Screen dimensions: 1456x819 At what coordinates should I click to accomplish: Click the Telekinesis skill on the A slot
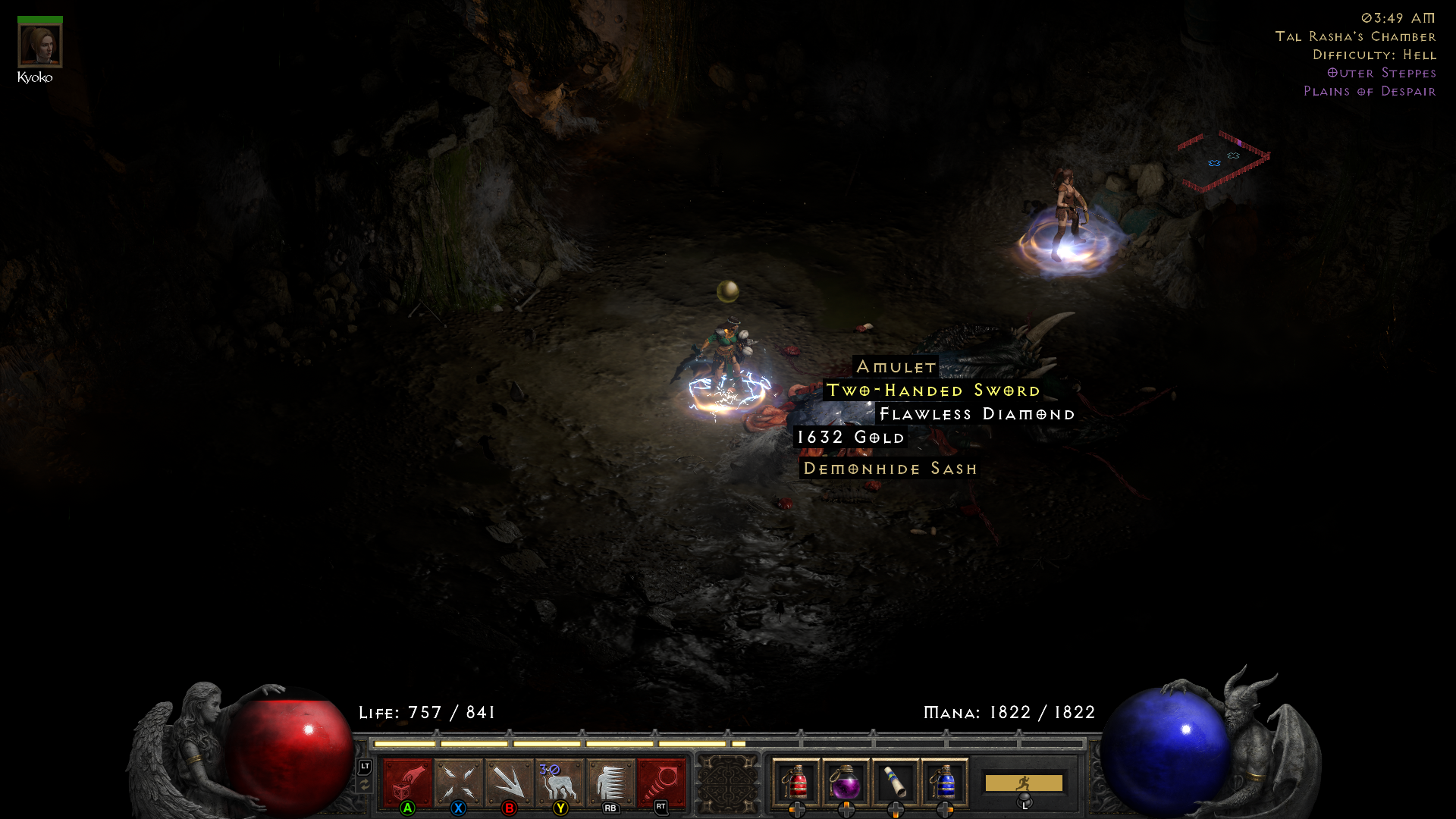pos(406,781)
